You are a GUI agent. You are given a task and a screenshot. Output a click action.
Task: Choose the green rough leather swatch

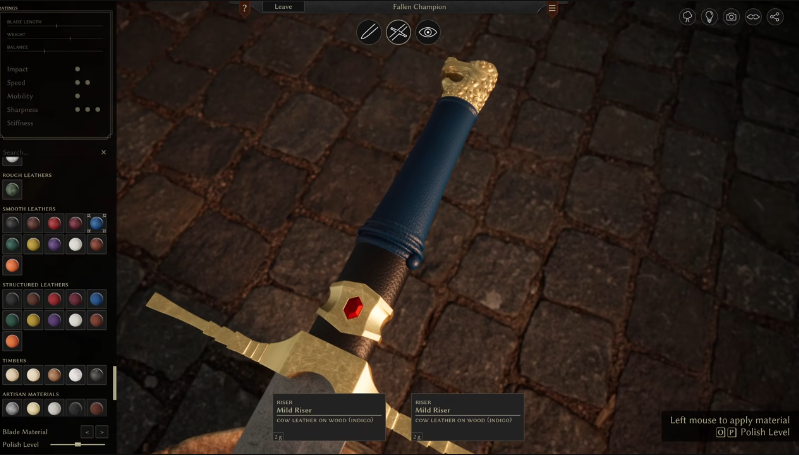pyautogui.click(x=12, y=189)
